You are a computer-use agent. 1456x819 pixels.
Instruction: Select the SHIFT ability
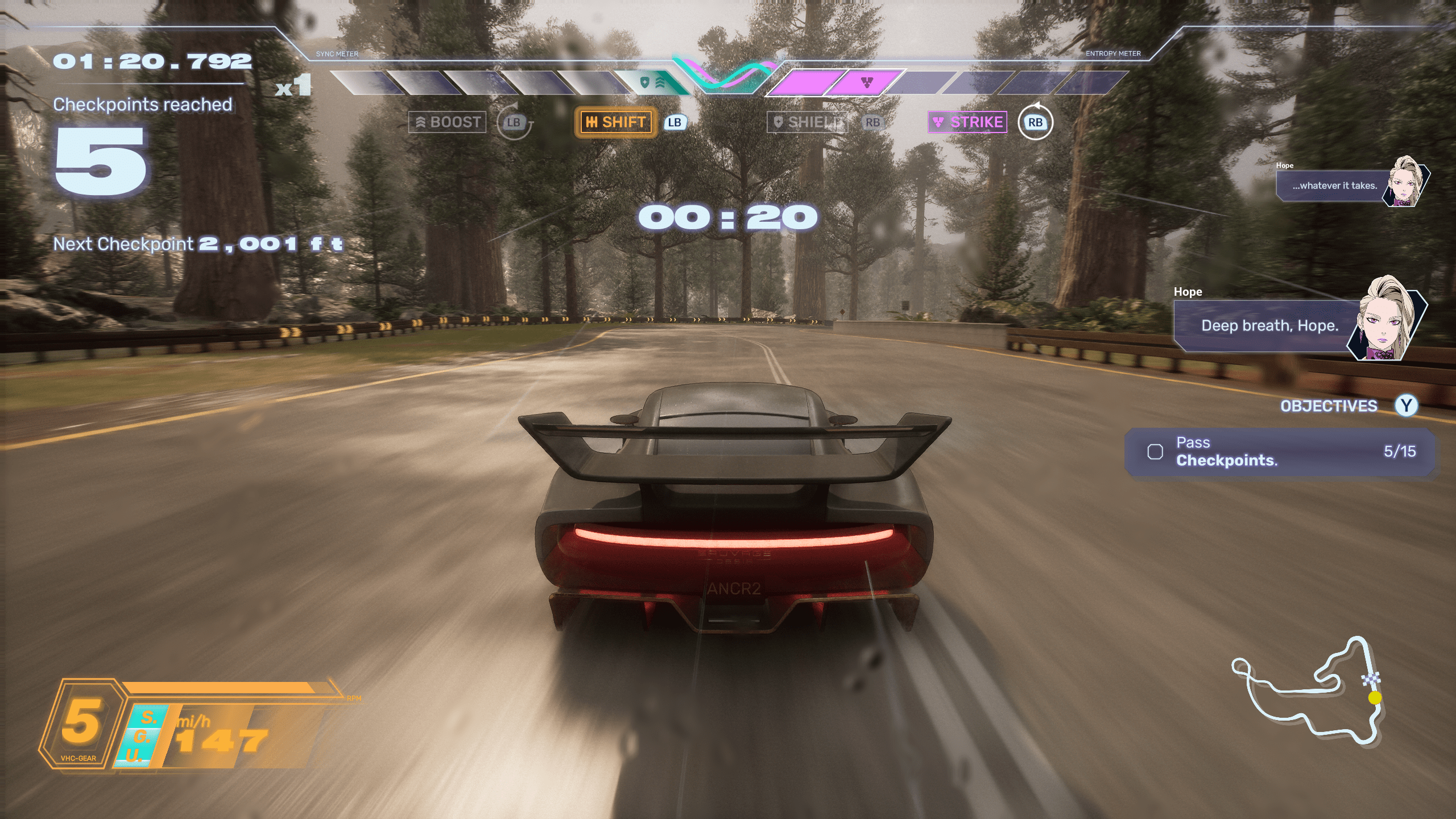(615, 122)
